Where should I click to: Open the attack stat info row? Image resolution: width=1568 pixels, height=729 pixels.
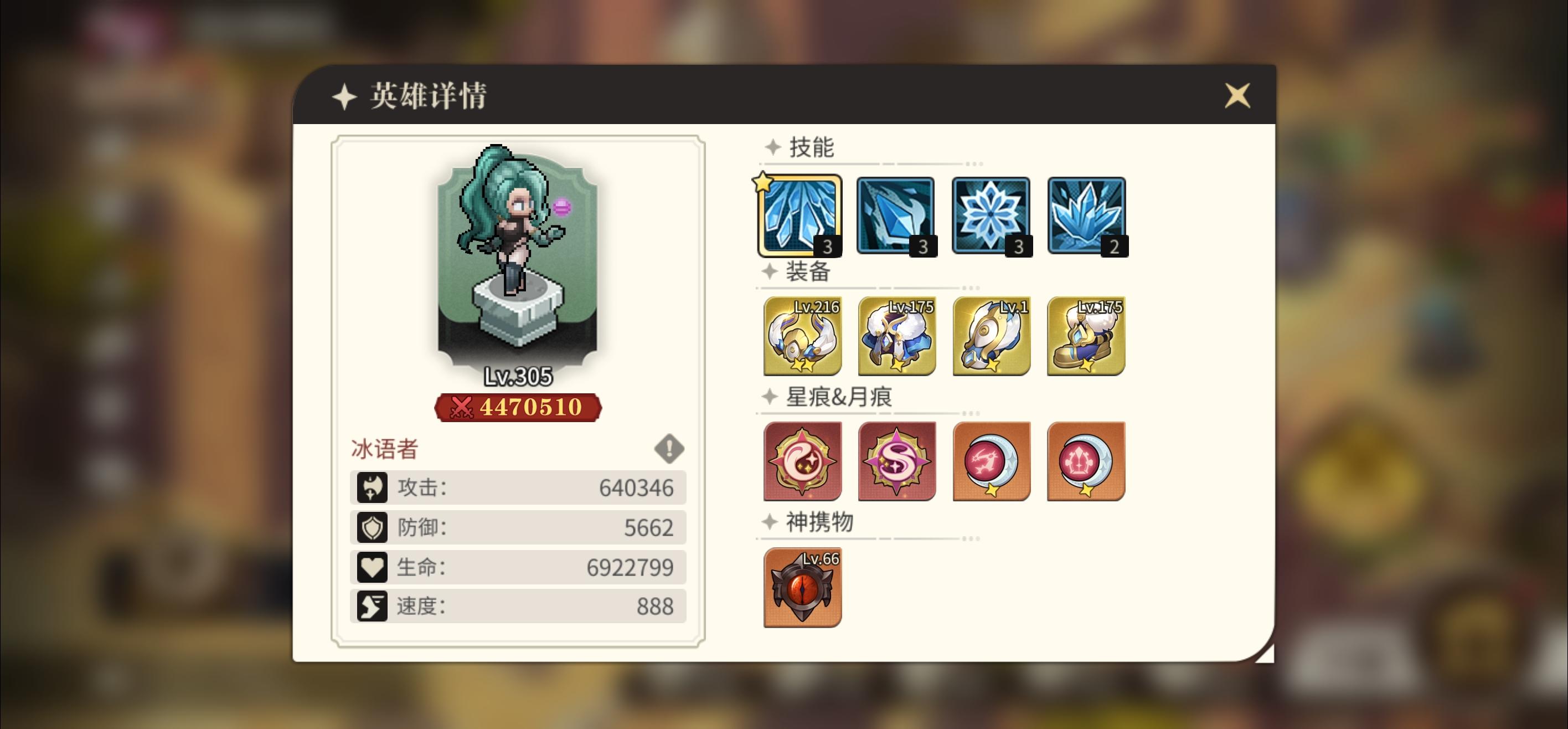[x=517, y=487]
